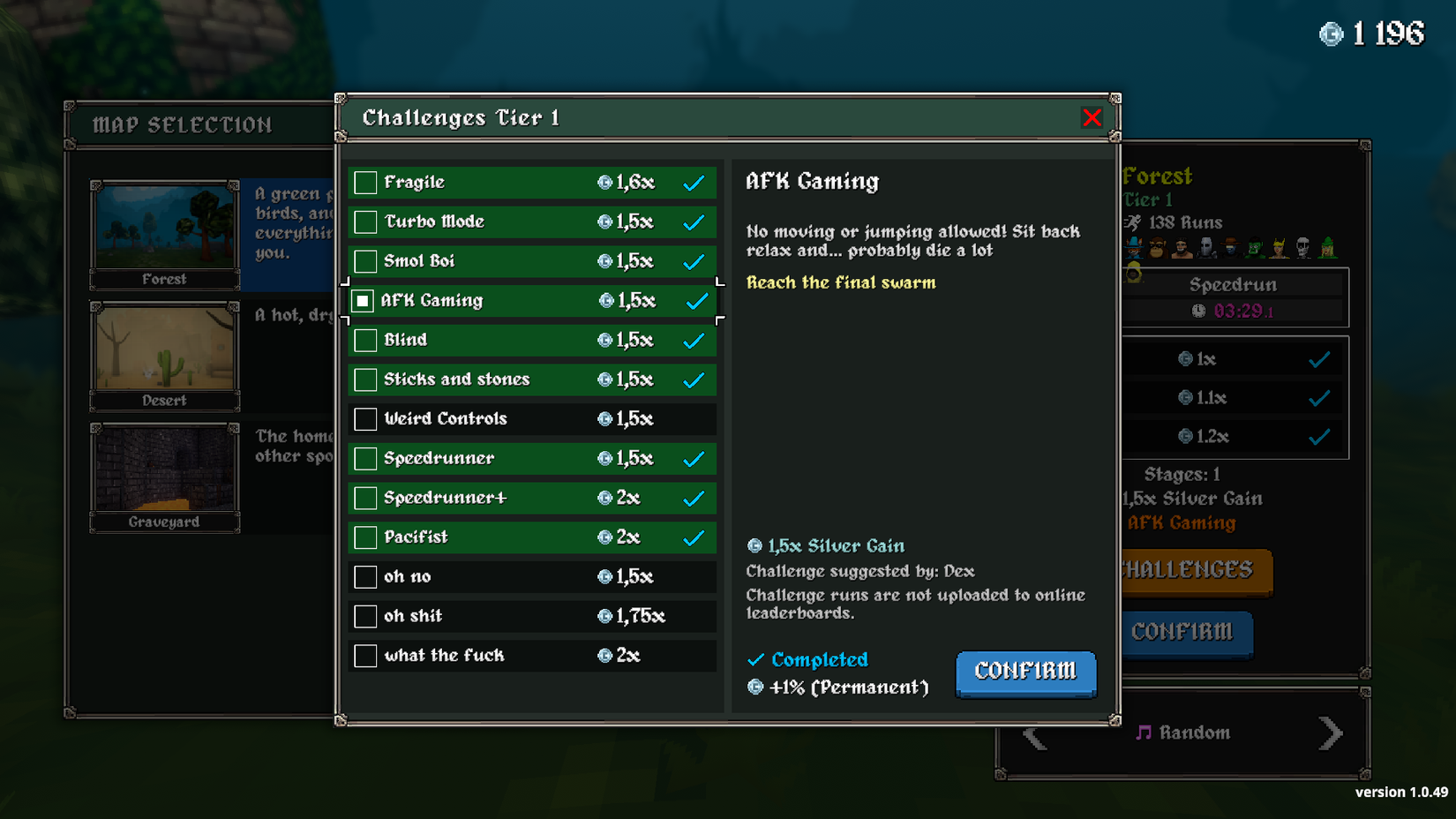This screenshot has width=1456, height=819.
Task: Click the cowboy-hatted character portrait
Action: tap(1230, 248)
